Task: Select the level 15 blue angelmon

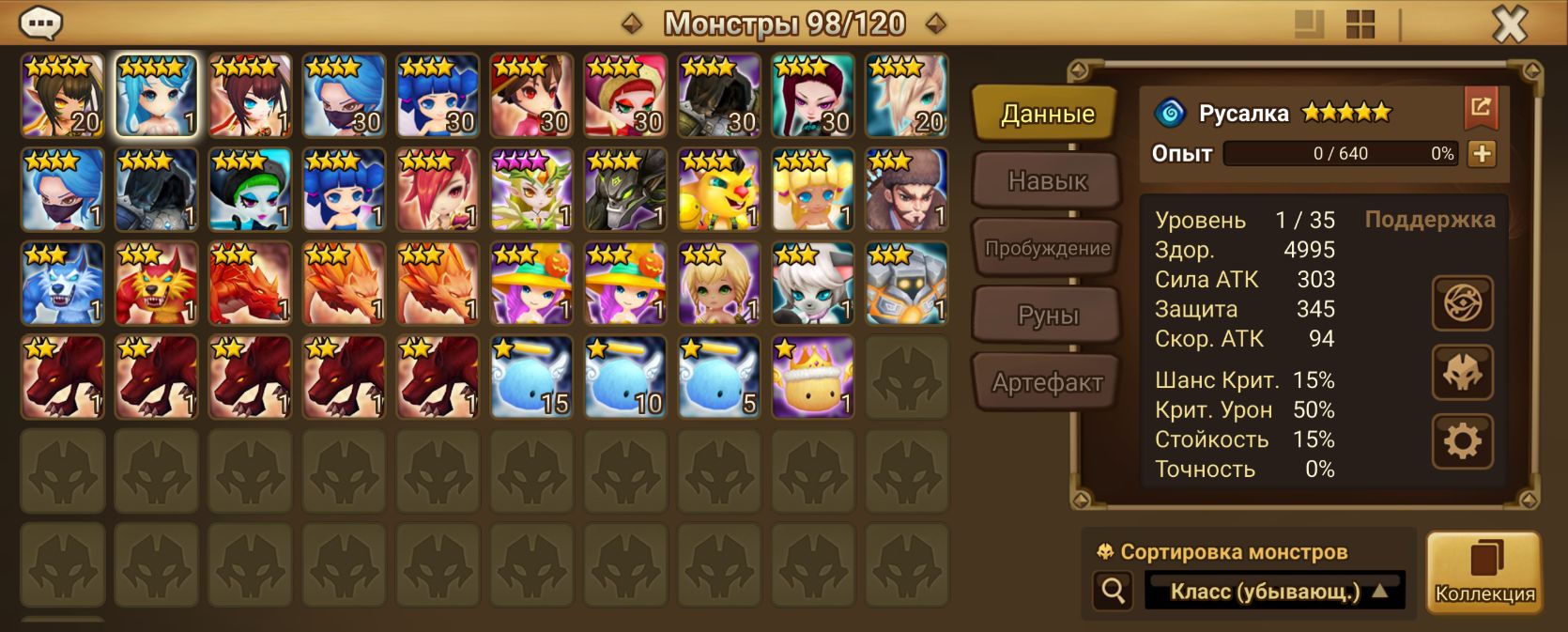Action: coord(531,378)
